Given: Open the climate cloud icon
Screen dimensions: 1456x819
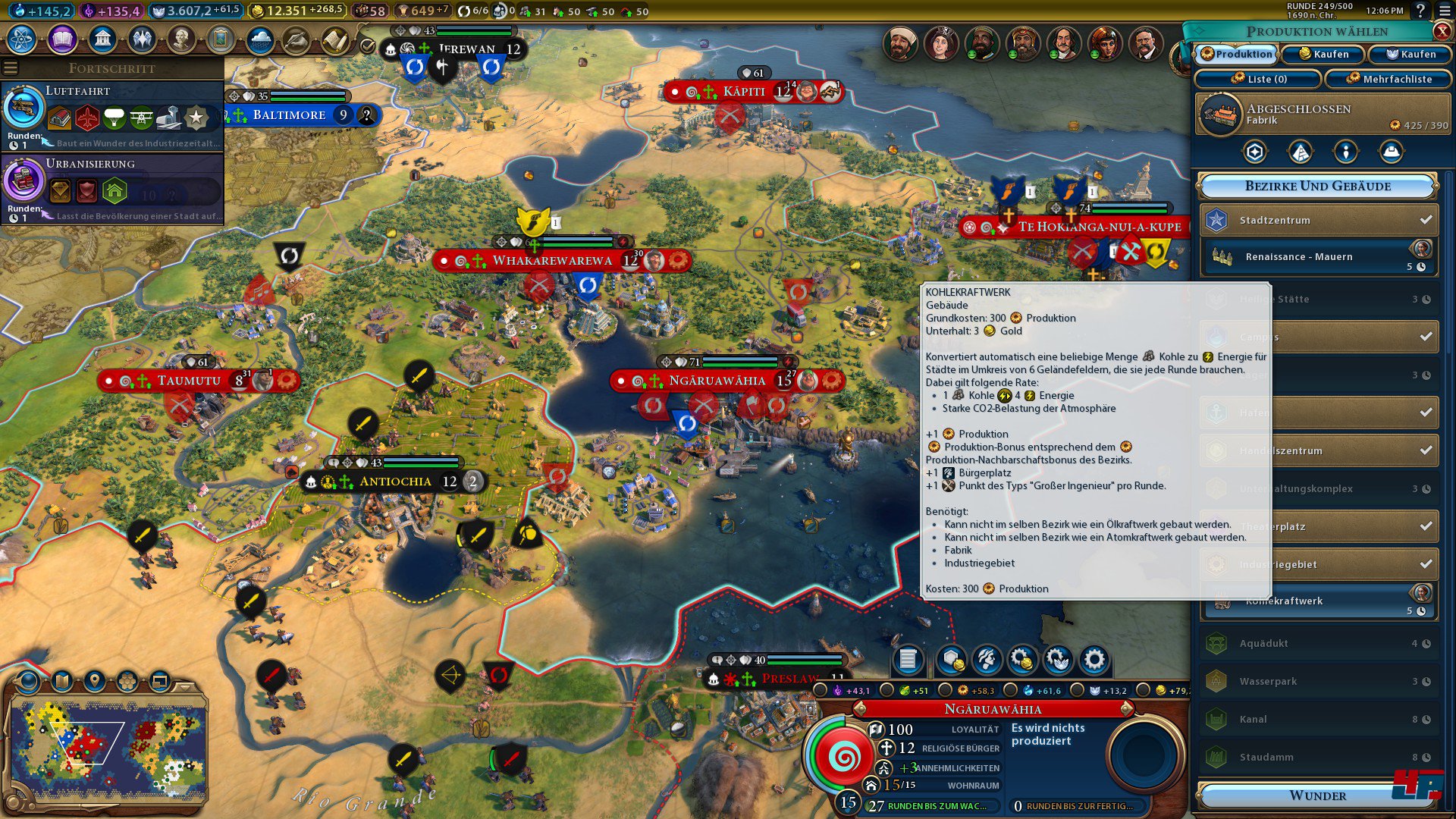Looking at the screenshot, I should (260, 39).
